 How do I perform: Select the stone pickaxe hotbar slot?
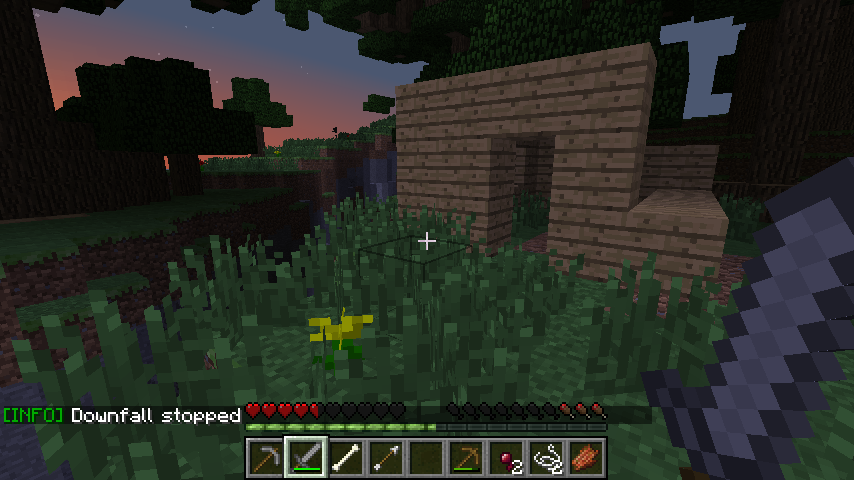tap(265, 458)
